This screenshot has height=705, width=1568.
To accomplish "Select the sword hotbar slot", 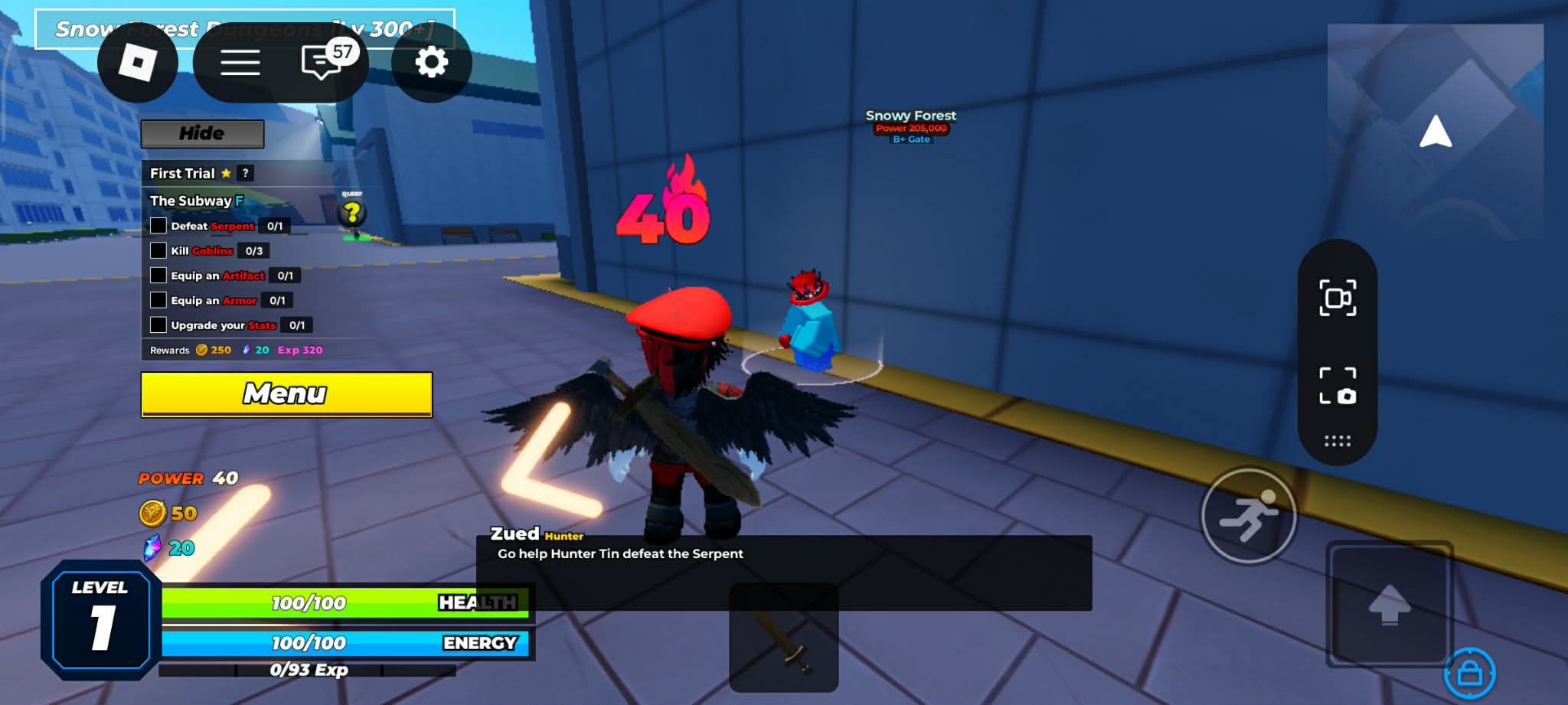I will [x=783, y=637].
